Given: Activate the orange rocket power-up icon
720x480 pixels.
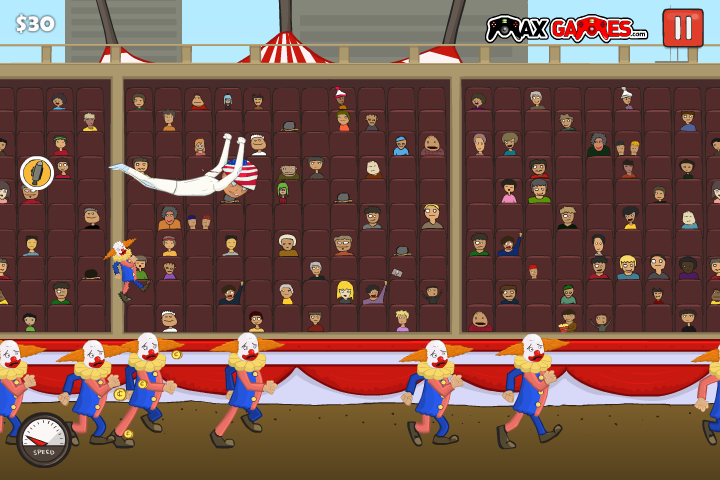Looking at the screenshot, I should [37, 173].
